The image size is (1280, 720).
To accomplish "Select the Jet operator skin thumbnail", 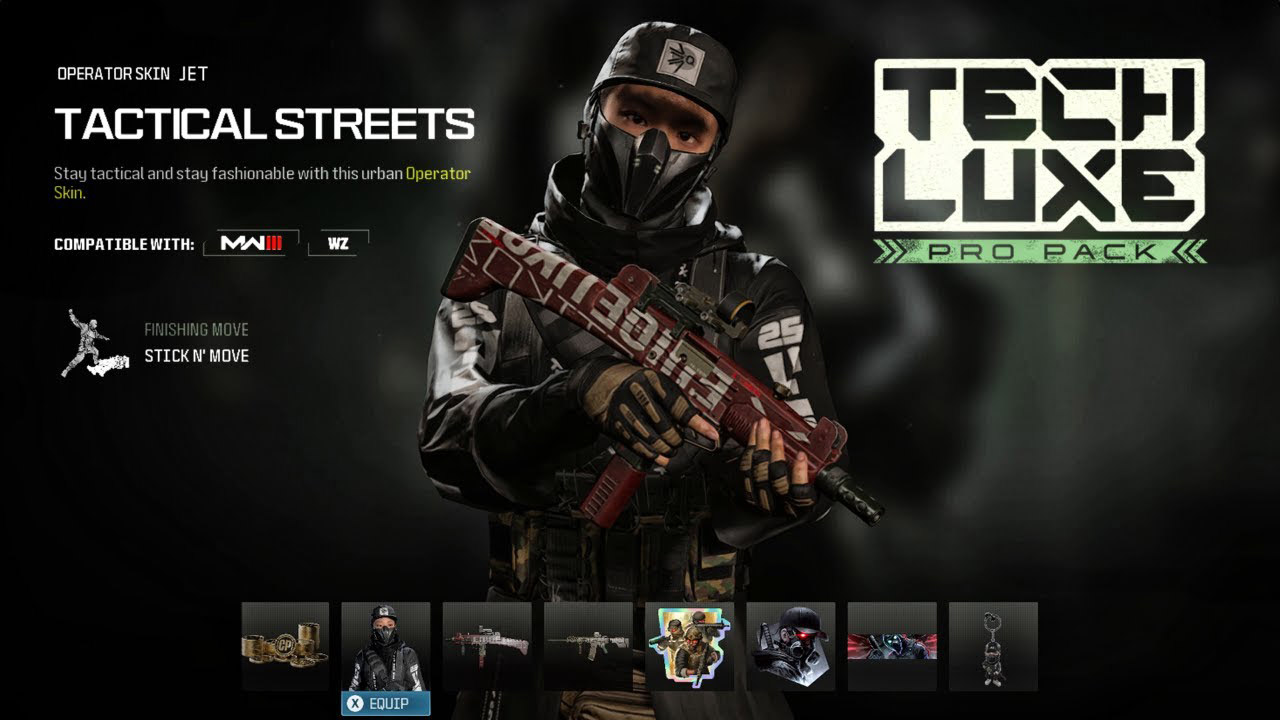I will 386,647.
